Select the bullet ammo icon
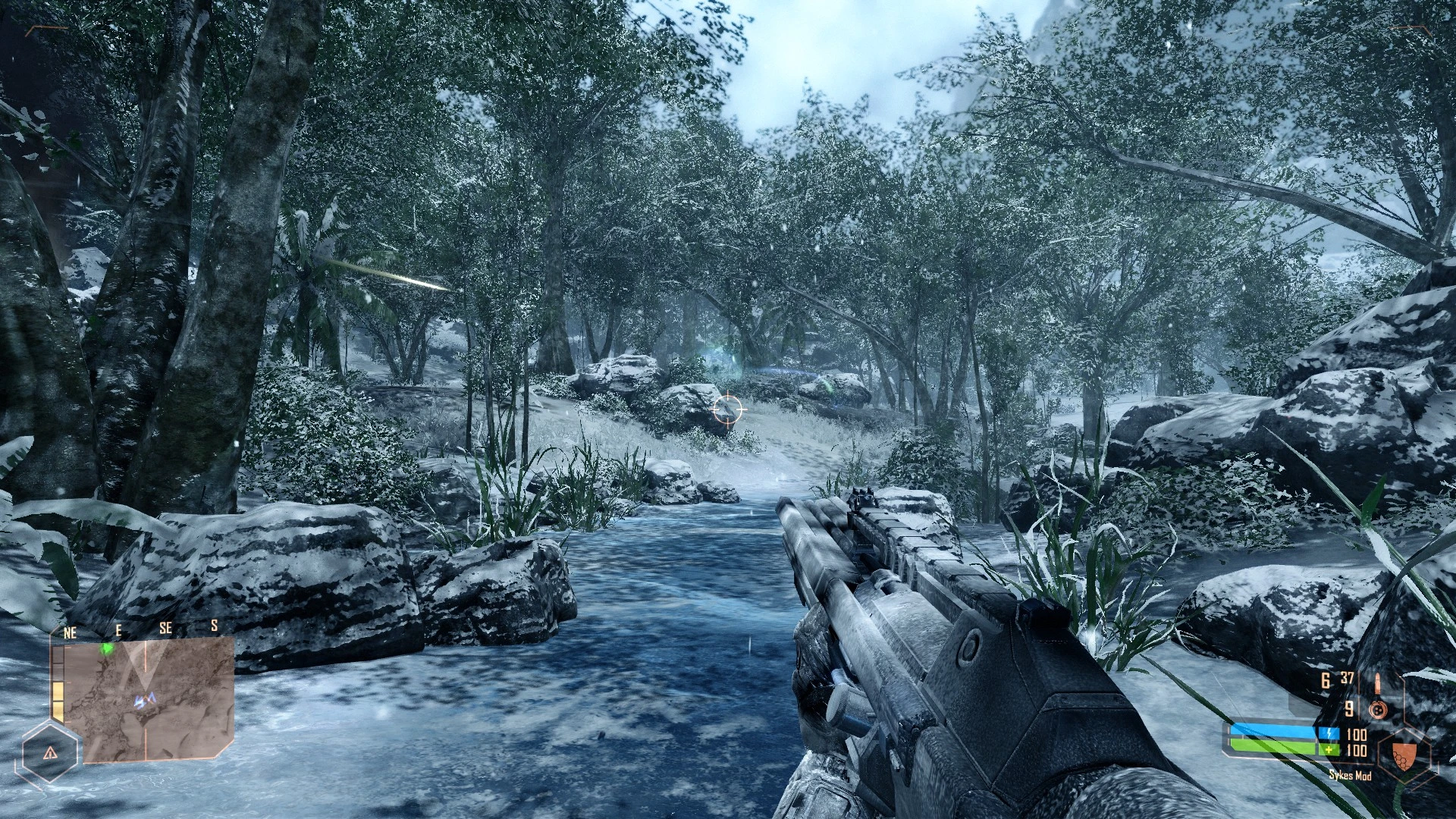Screen dimensions: 1456x819 tap(1378, 682)
